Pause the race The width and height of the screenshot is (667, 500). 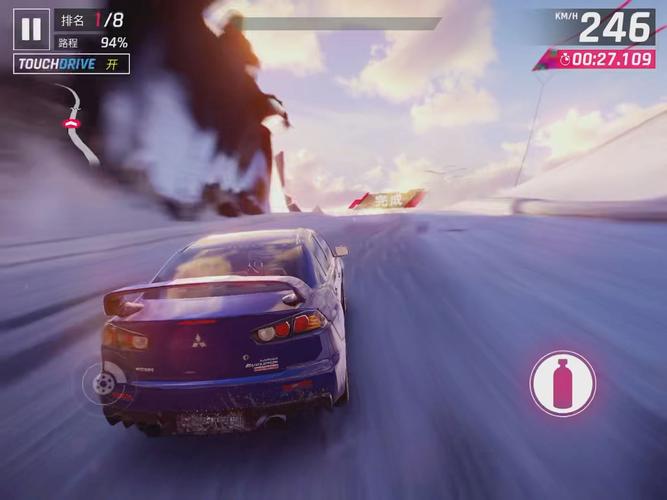tap(31, 30)
